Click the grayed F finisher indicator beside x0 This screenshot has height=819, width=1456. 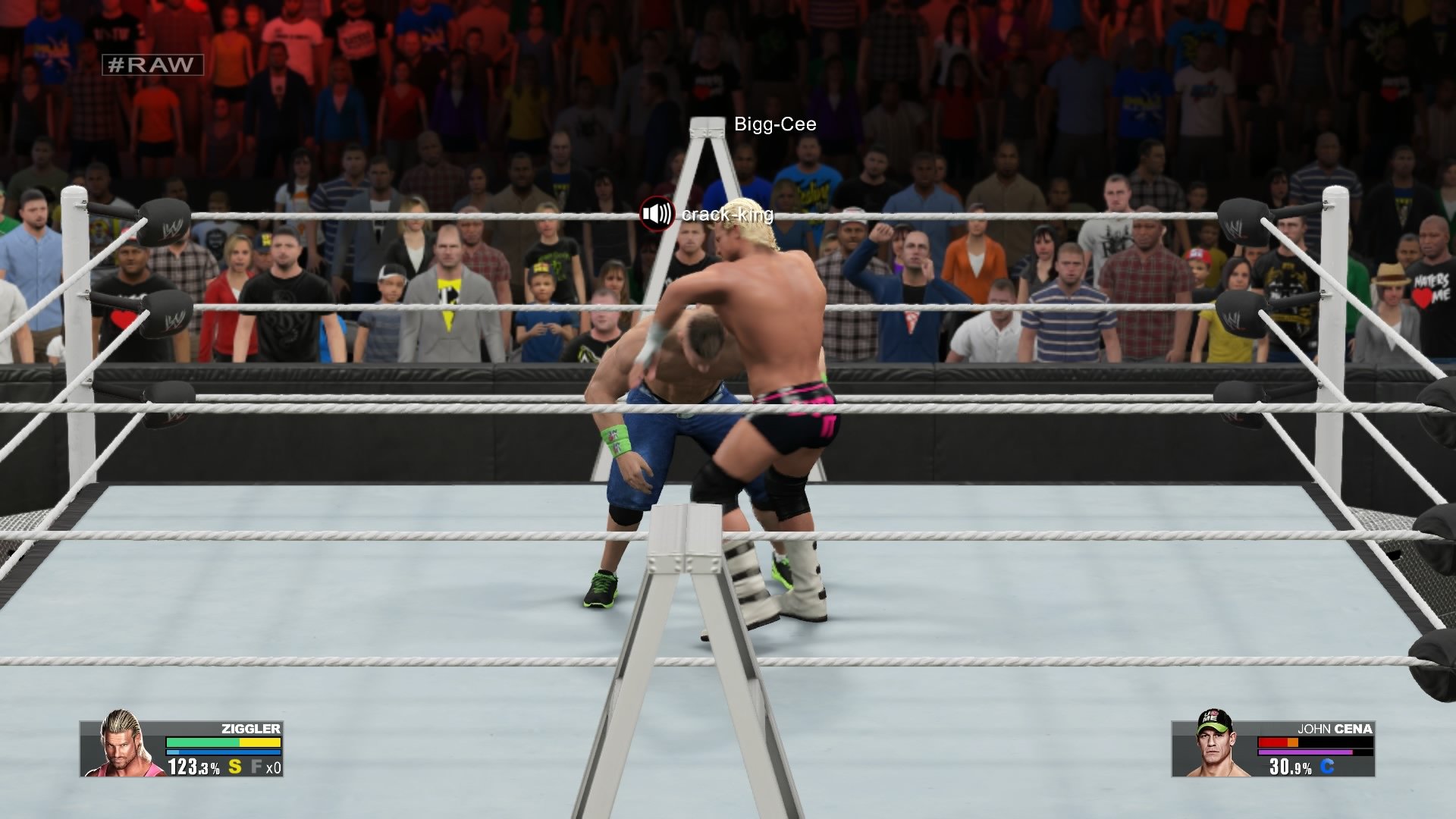coord(258,767)
